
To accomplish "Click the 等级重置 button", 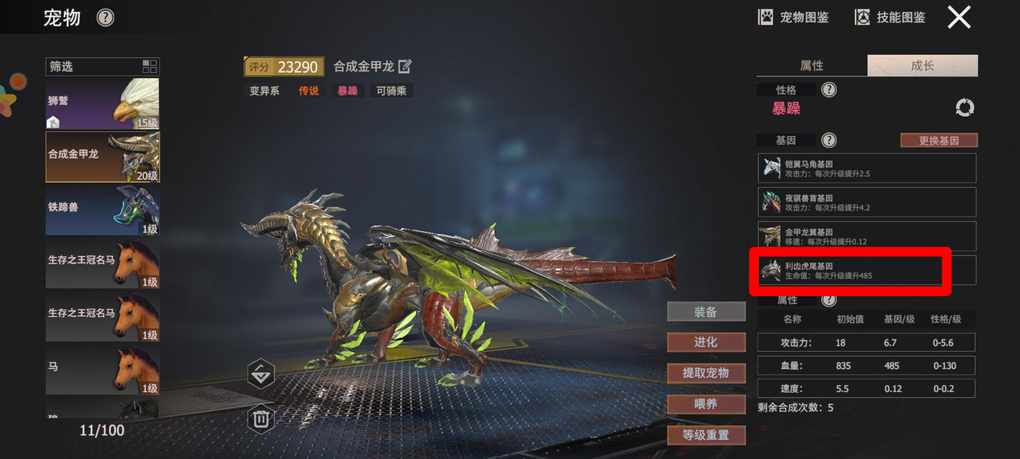I will pyautogui.click(x=706, y=435).
